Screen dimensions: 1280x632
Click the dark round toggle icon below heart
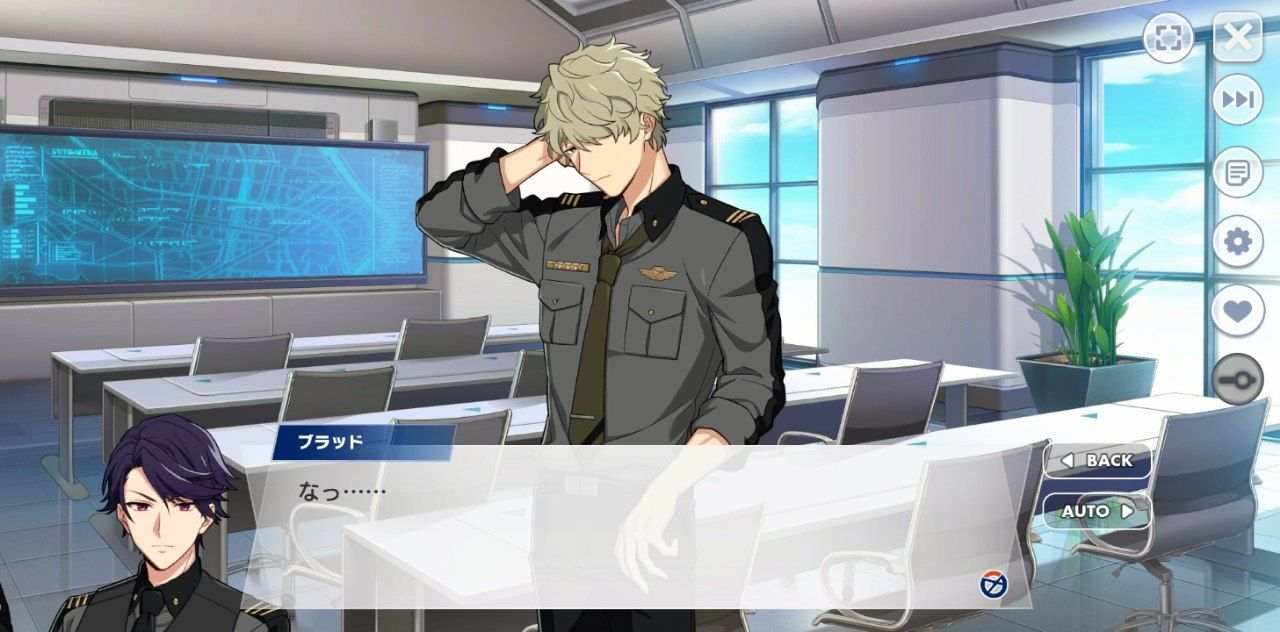pyautogui.click(x=1238, y=380)
